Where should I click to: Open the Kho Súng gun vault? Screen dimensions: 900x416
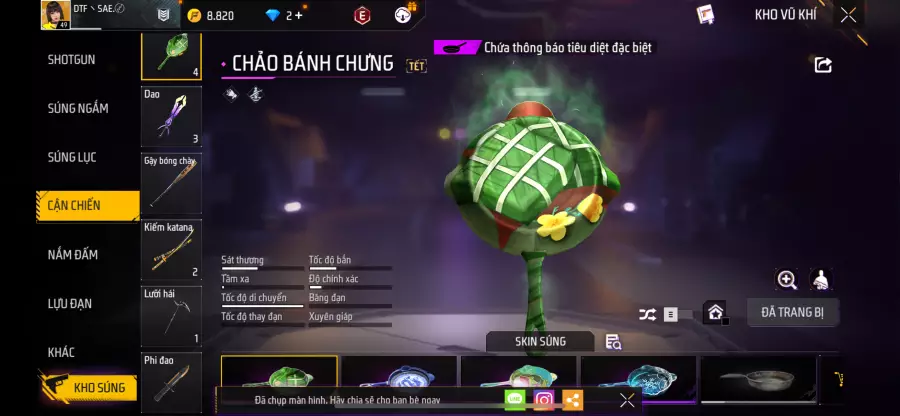pos(88,386)
